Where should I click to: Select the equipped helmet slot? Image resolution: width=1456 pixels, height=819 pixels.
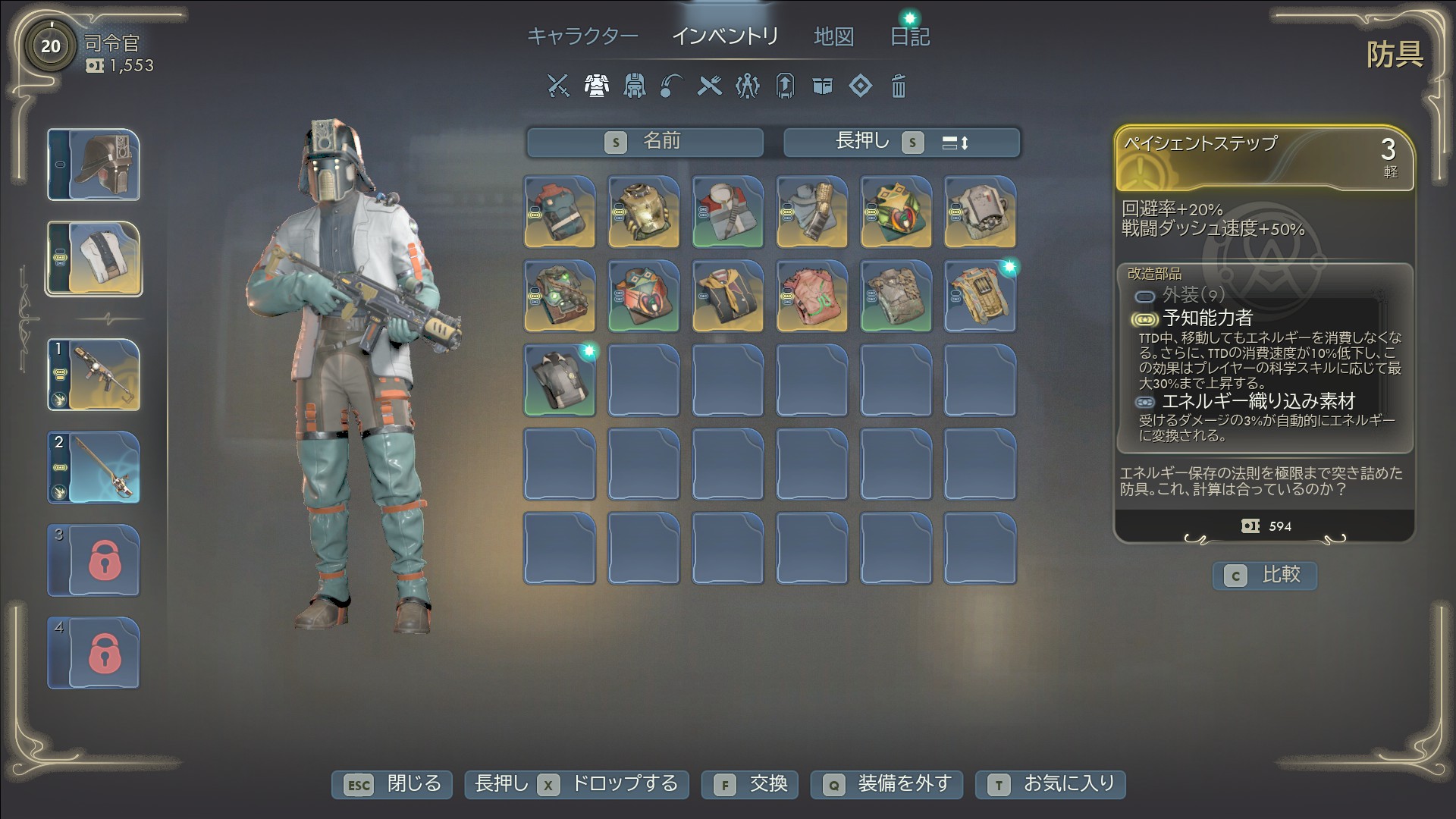pyautogui.click(x=94, y=165)
